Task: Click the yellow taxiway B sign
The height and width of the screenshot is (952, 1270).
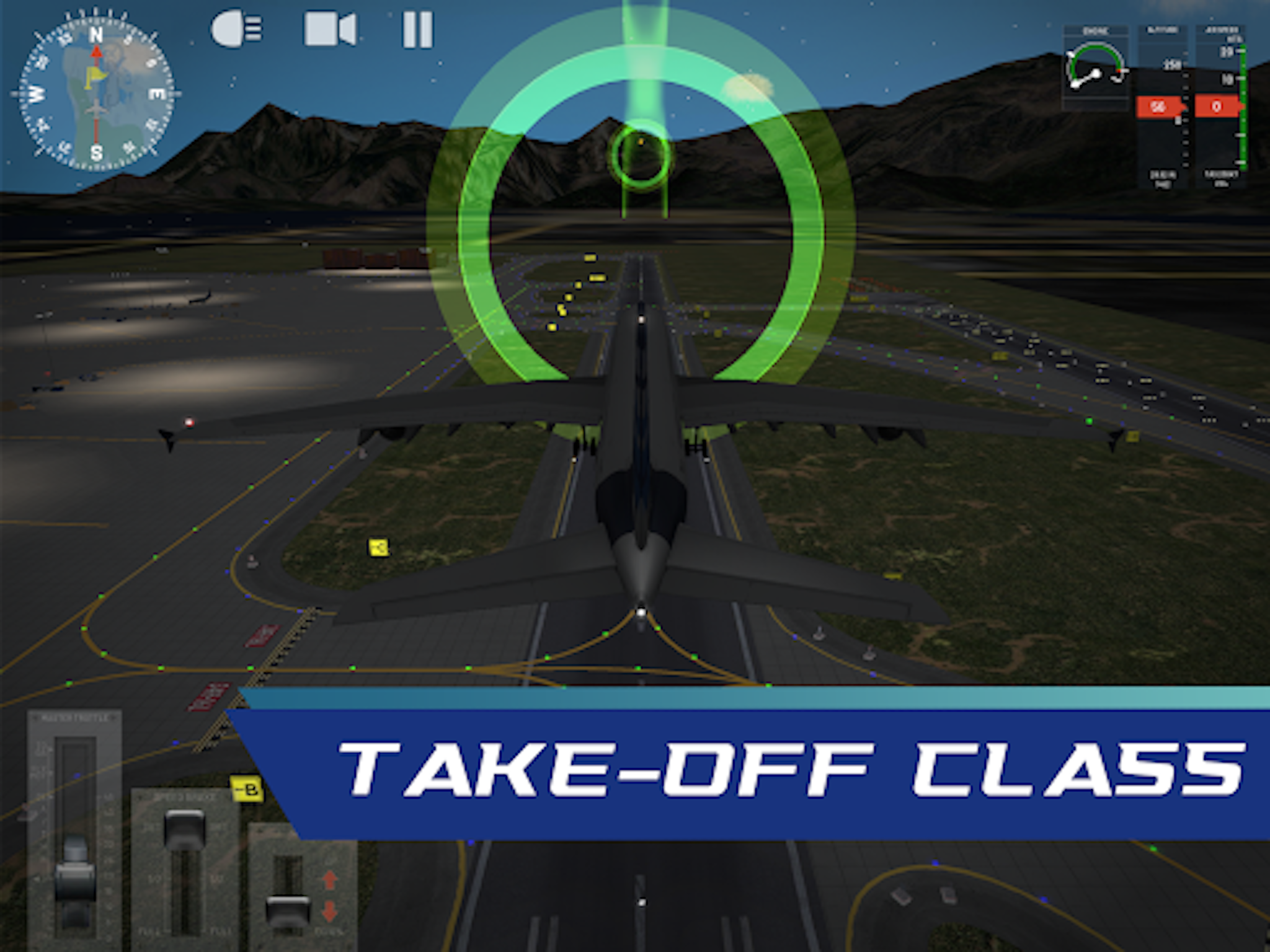Action: pos(246,788)
